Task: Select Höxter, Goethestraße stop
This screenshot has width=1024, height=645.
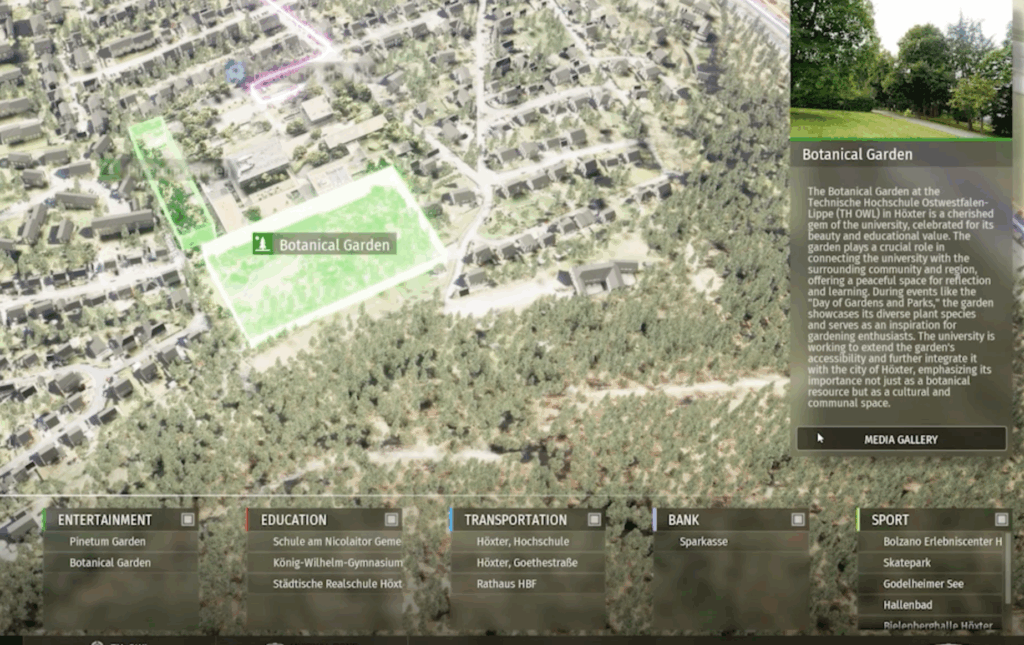Action: [x=527, y=563]
